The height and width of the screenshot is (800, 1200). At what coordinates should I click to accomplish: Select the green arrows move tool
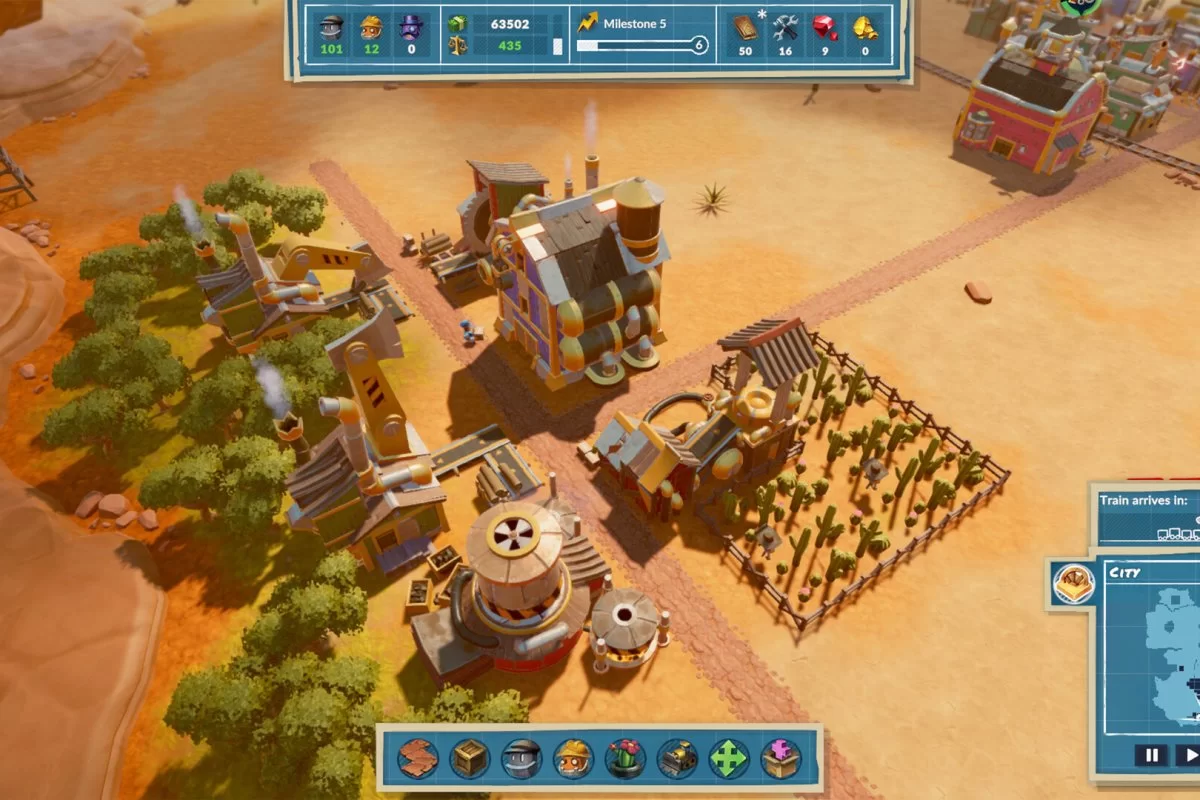pos(729,759)
